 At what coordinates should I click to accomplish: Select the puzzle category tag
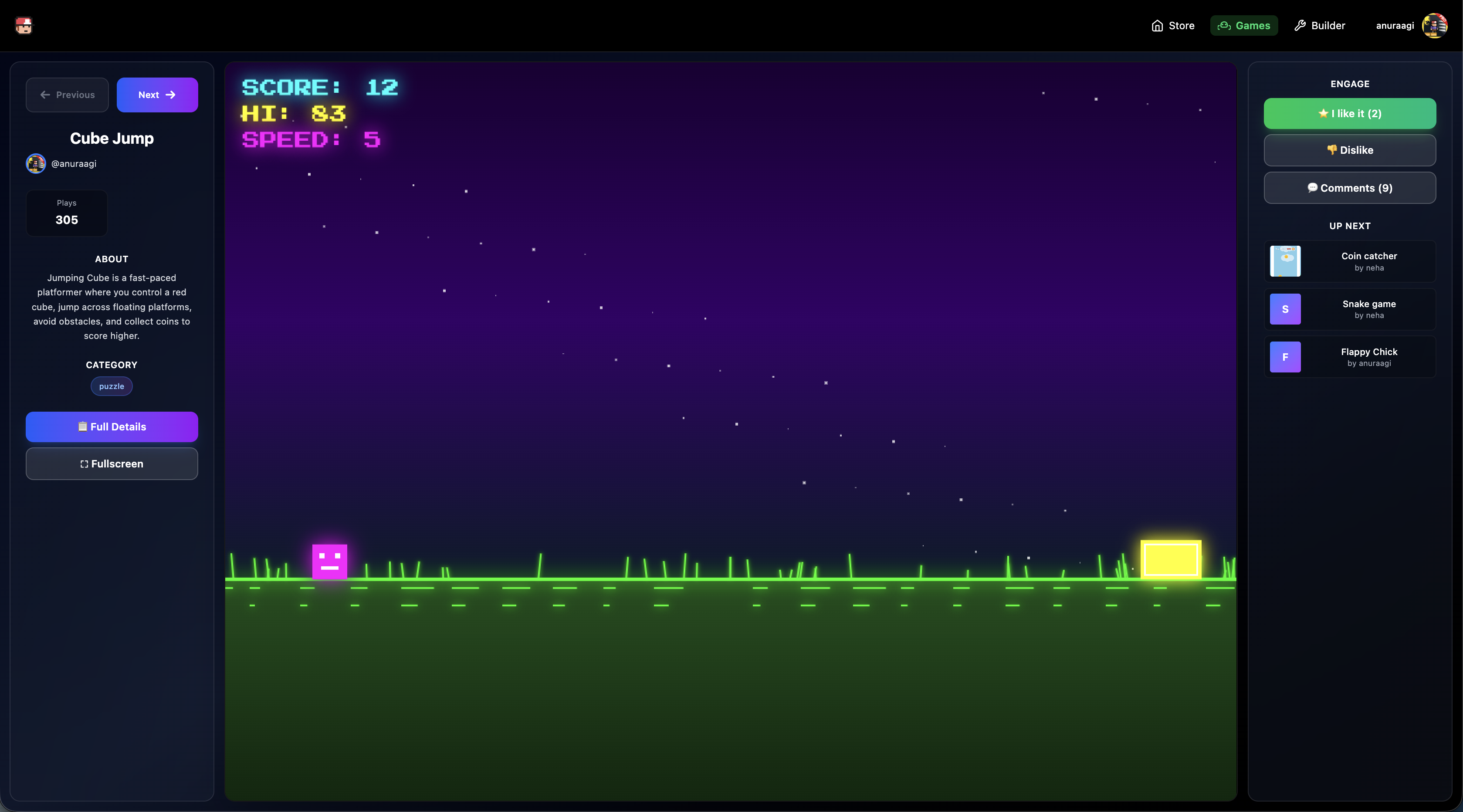click(x=112, y=386)
